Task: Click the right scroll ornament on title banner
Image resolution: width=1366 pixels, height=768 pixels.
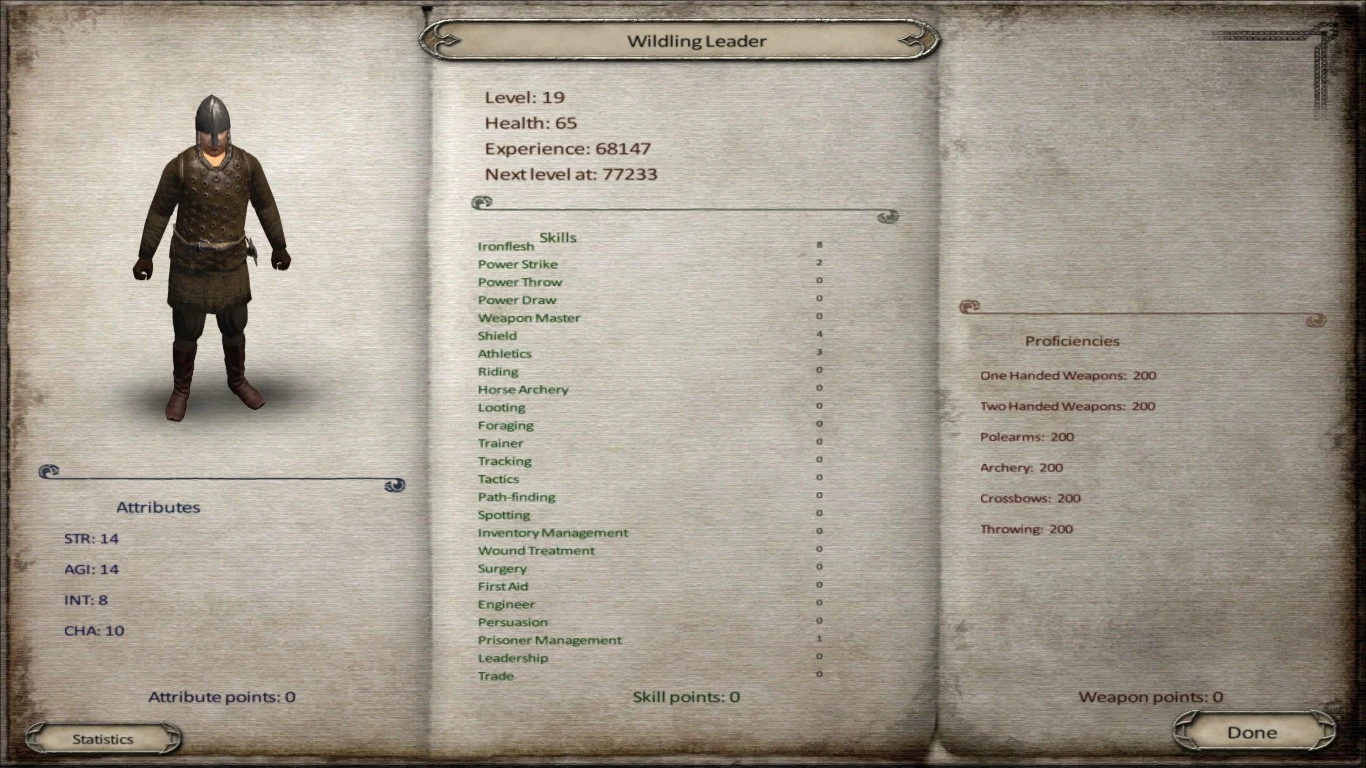Action: (x=915, y=40)
